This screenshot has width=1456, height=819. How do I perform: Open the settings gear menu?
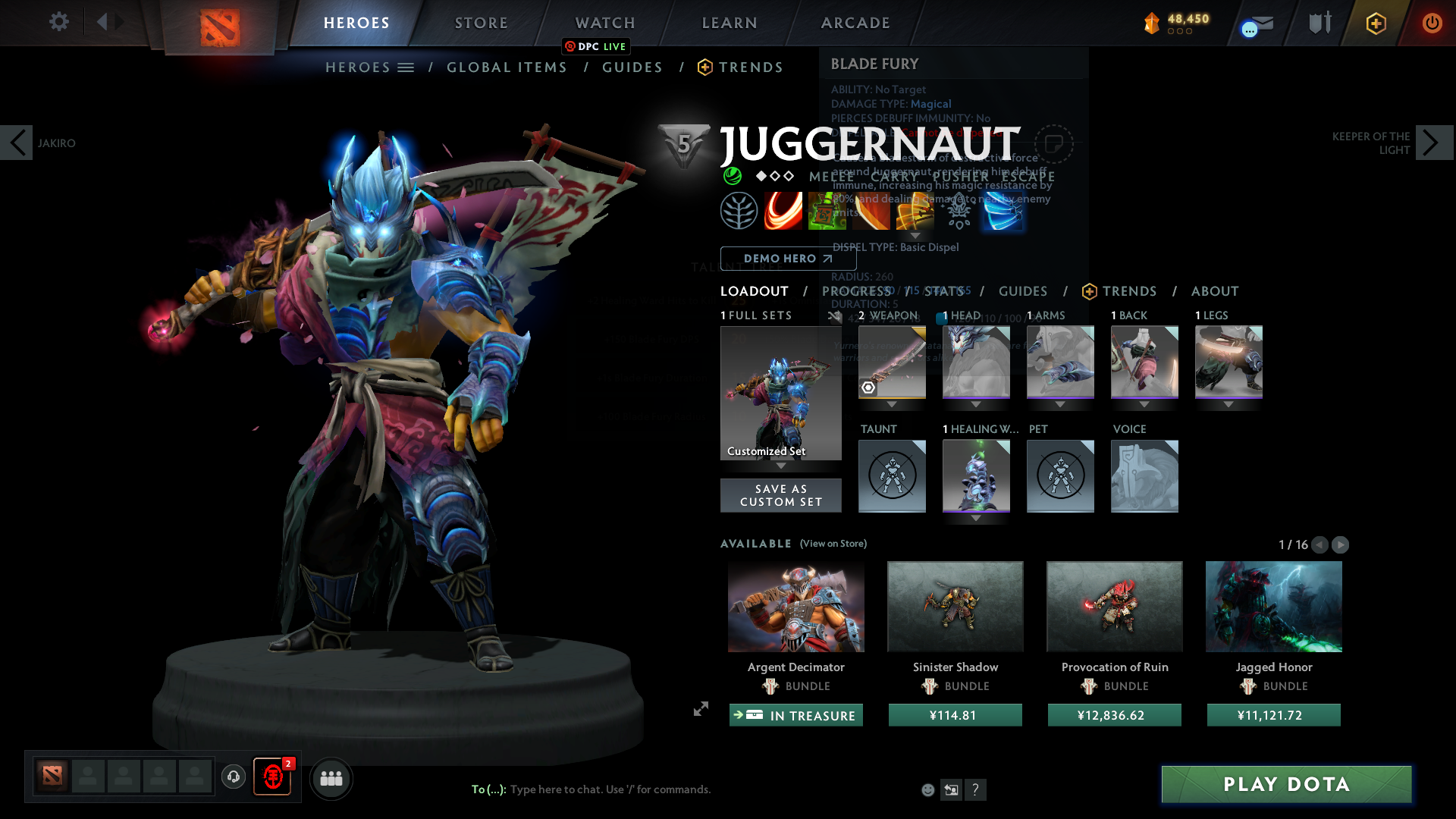pyautogui.click(x=58, y=21)
